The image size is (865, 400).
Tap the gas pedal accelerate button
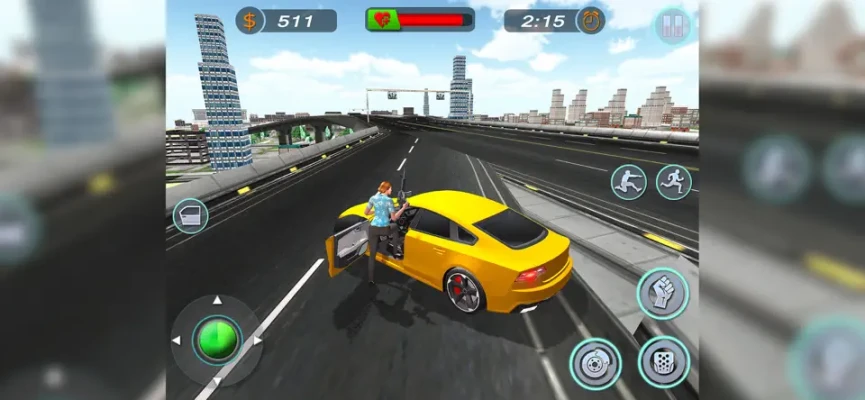click(x=663, y=361)
